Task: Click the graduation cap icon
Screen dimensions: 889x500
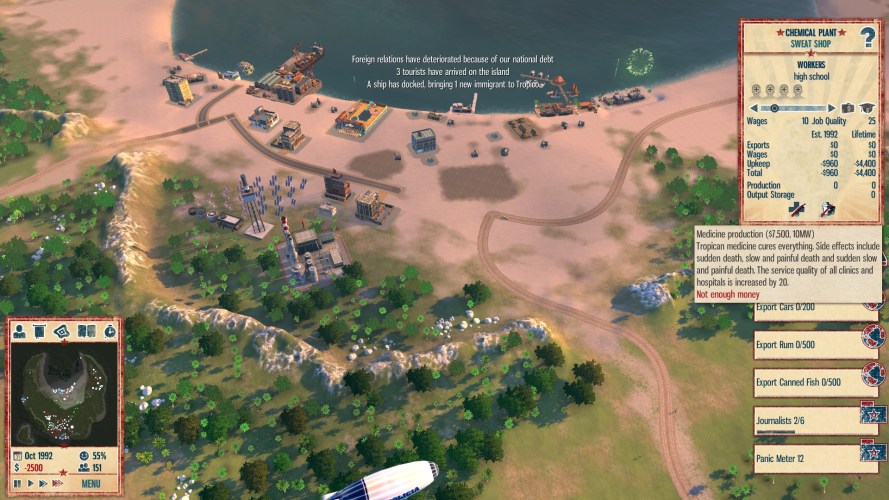Action: [x=867, y=107]
